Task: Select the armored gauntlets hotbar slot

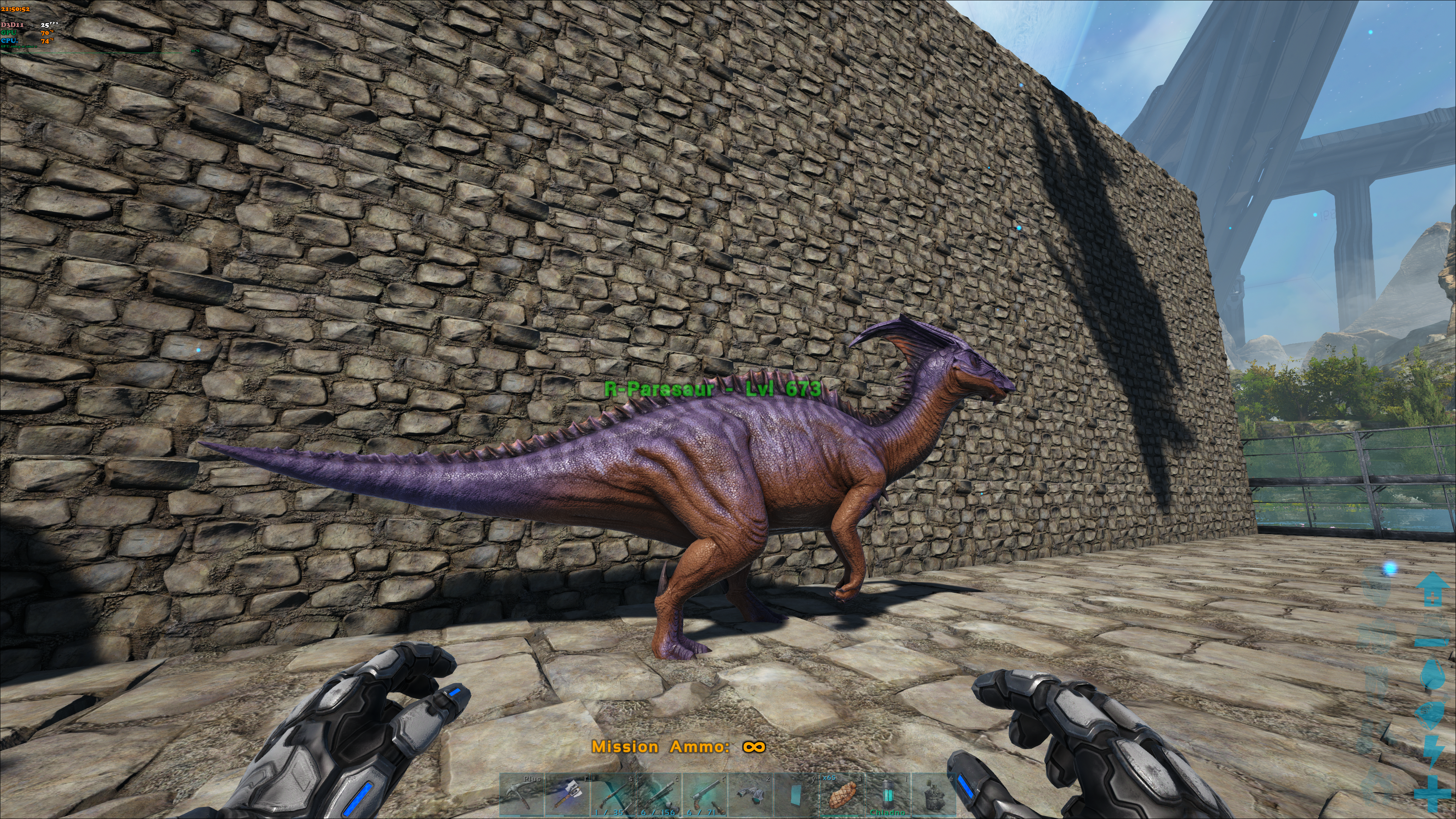Action: pyautogui.click(x=751, y=794)
